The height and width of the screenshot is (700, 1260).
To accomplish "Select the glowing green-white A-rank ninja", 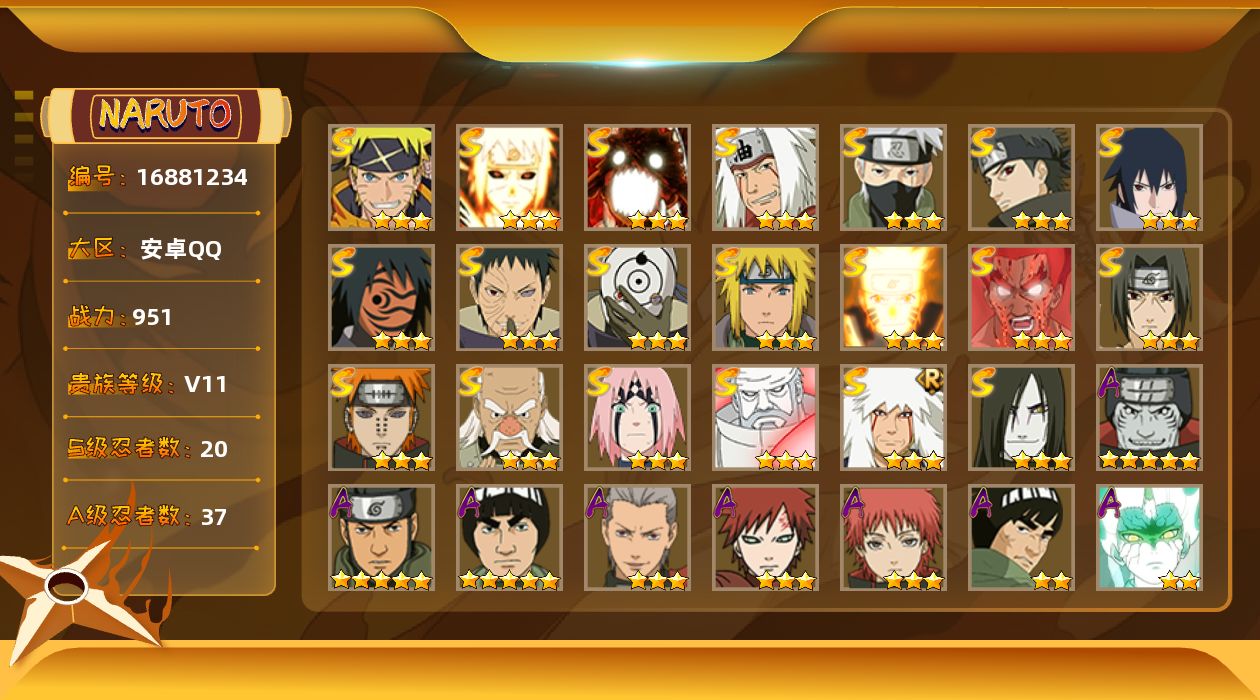I will [x=1149, y=538].
